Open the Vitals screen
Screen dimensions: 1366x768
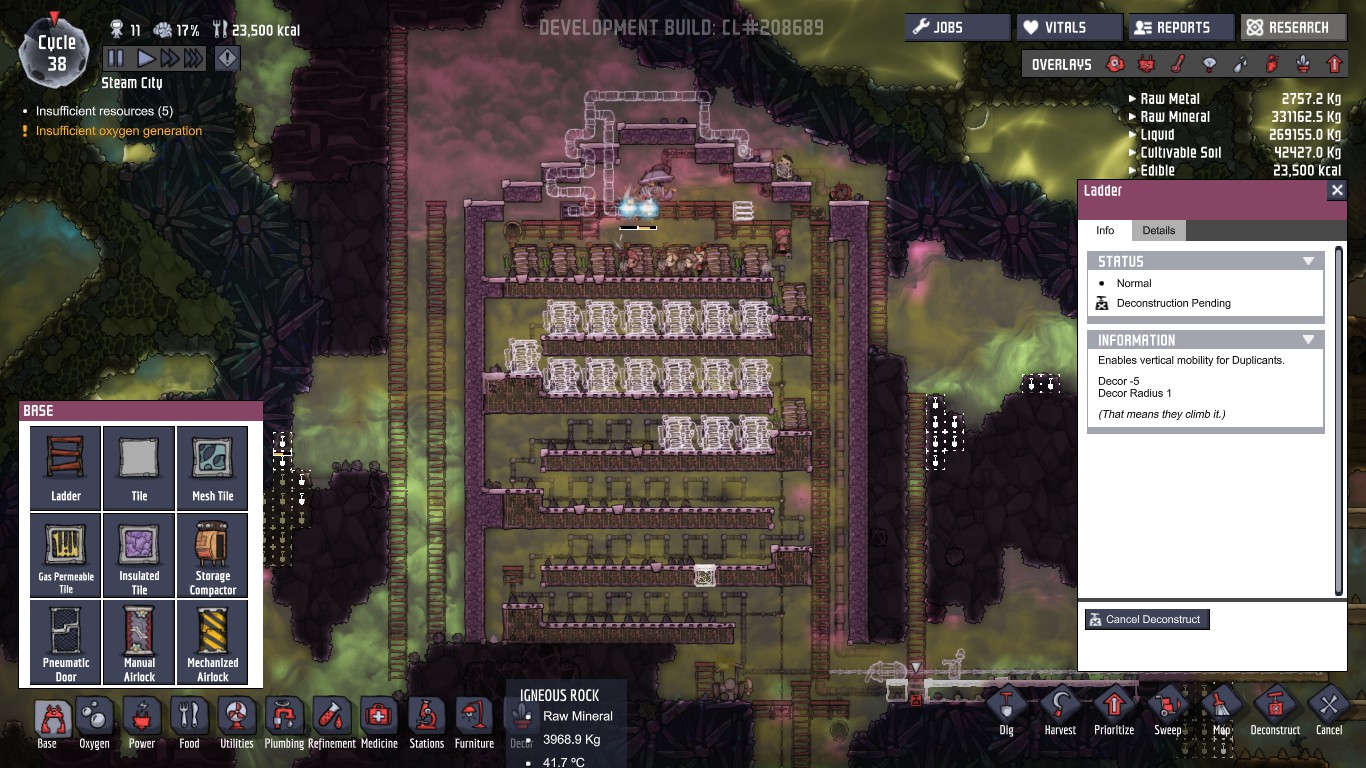pos(1069,28)
